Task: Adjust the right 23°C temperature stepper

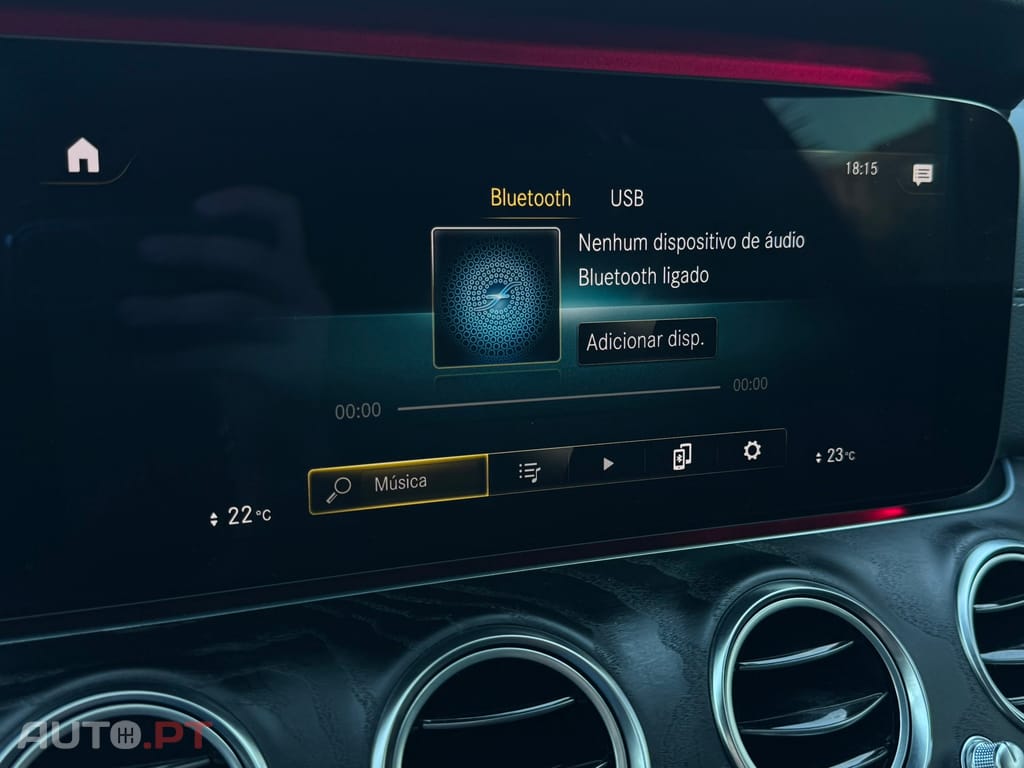Action: 819,457
